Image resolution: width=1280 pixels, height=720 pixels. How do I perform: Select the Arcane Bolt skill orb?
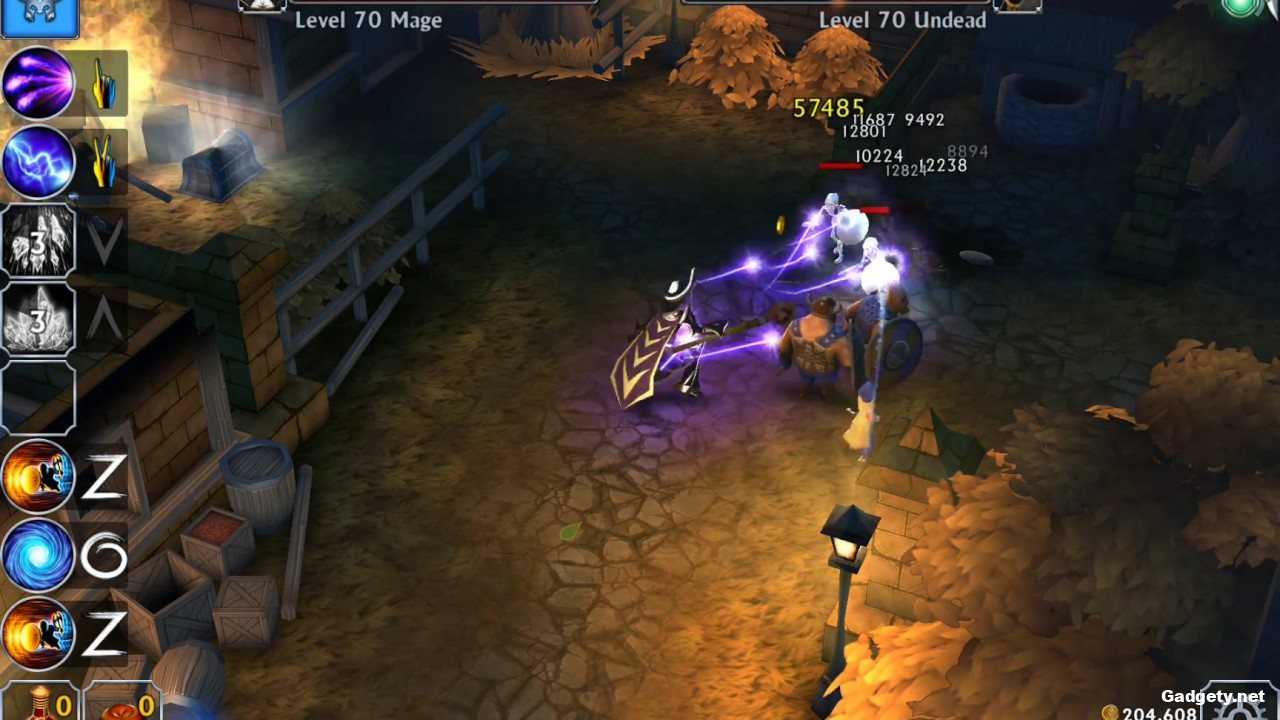(38, 83)
